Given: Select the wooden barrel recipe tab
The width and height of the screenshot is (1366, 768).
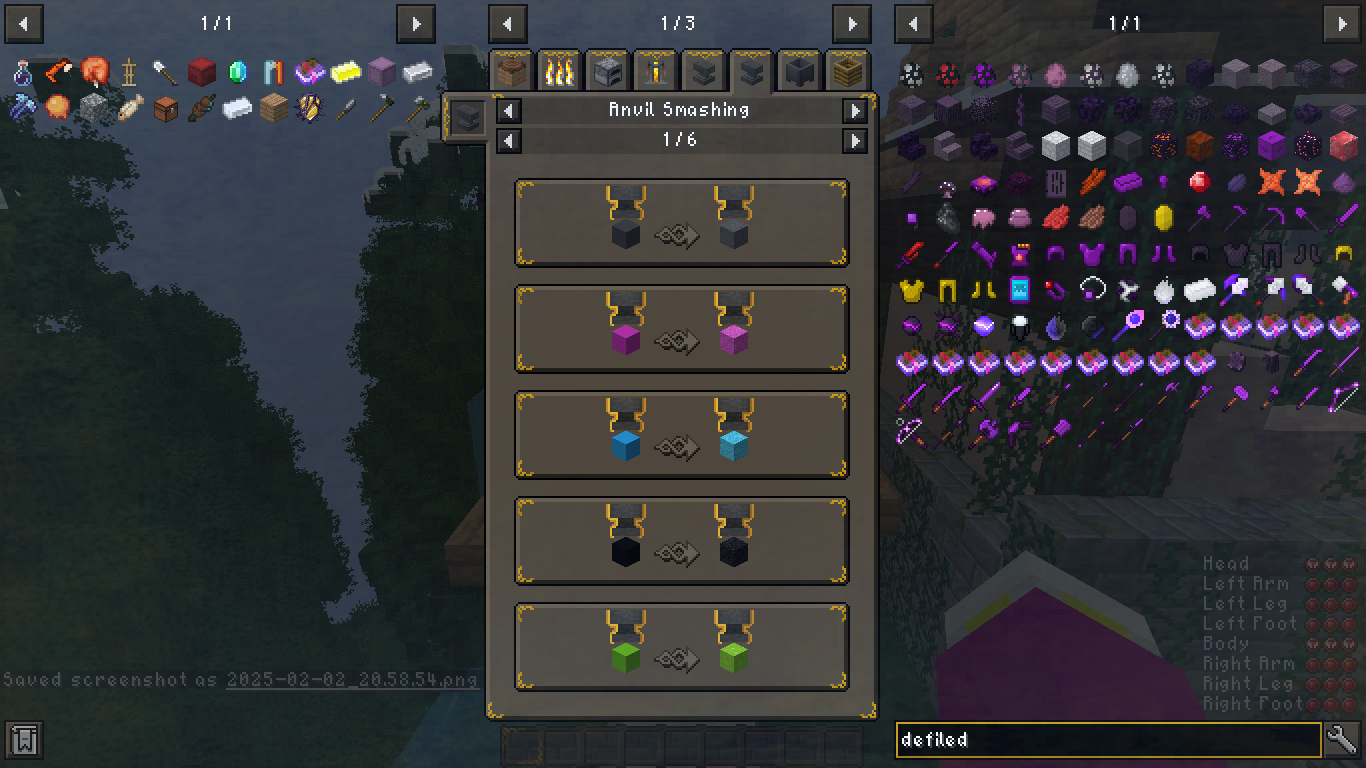Looking at the screenshot, I should 847,71.
